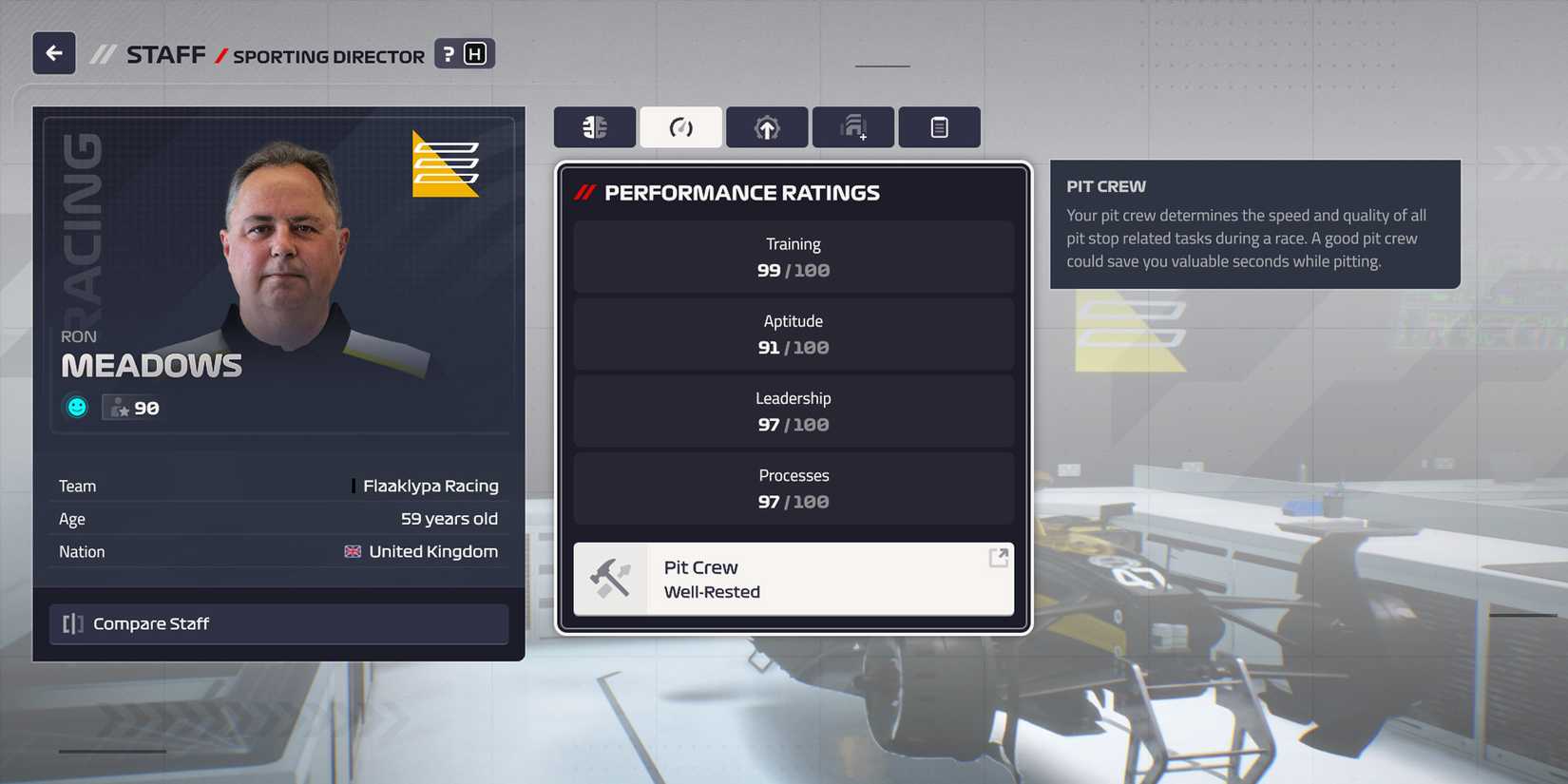Expand Pit Crew details via the external-link arrow
Viewport: 1568px width, 784px height.
click(997, 559)
